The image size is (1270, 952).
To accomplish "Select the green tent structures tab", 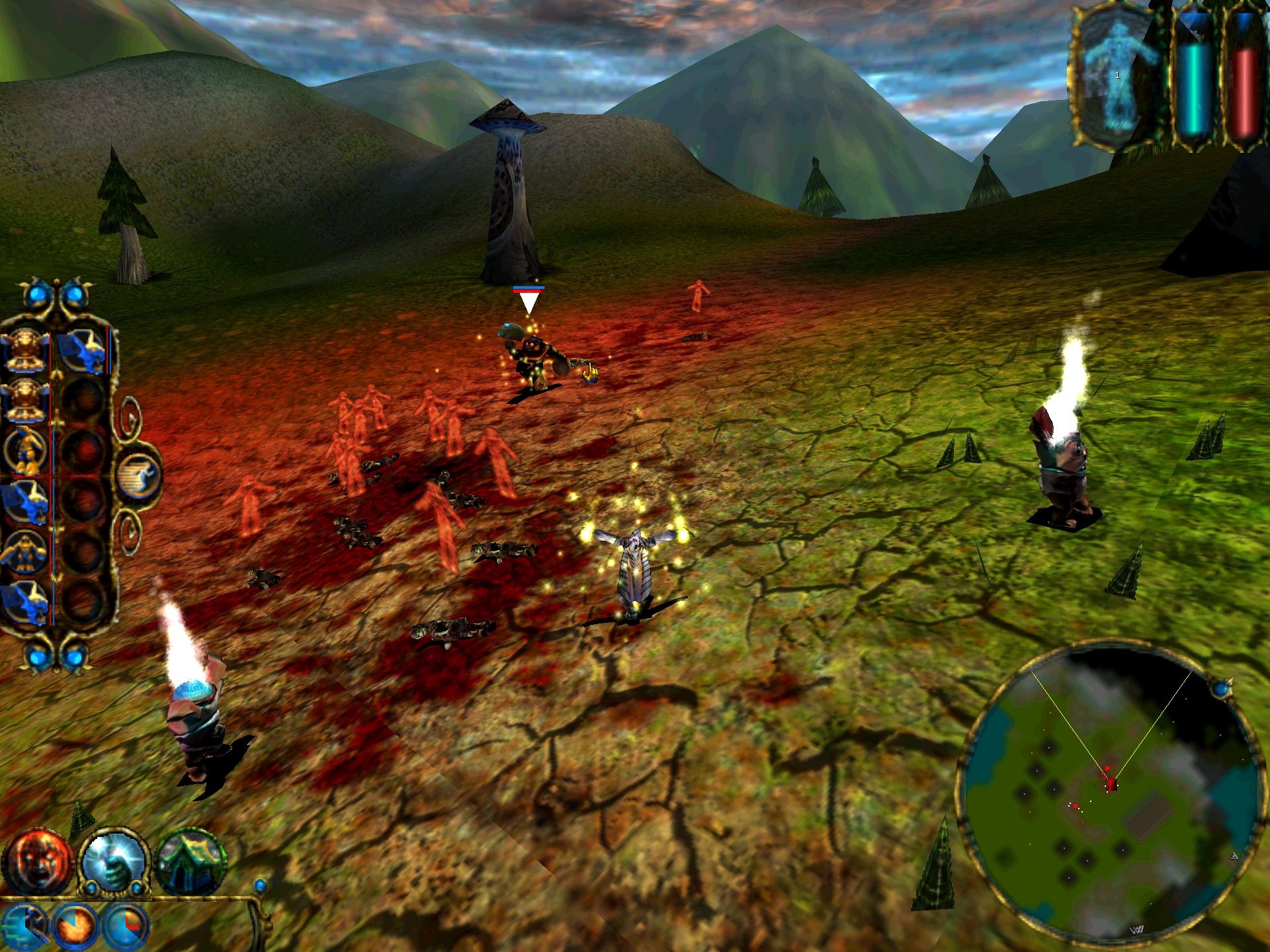I will tap(191, 861).
